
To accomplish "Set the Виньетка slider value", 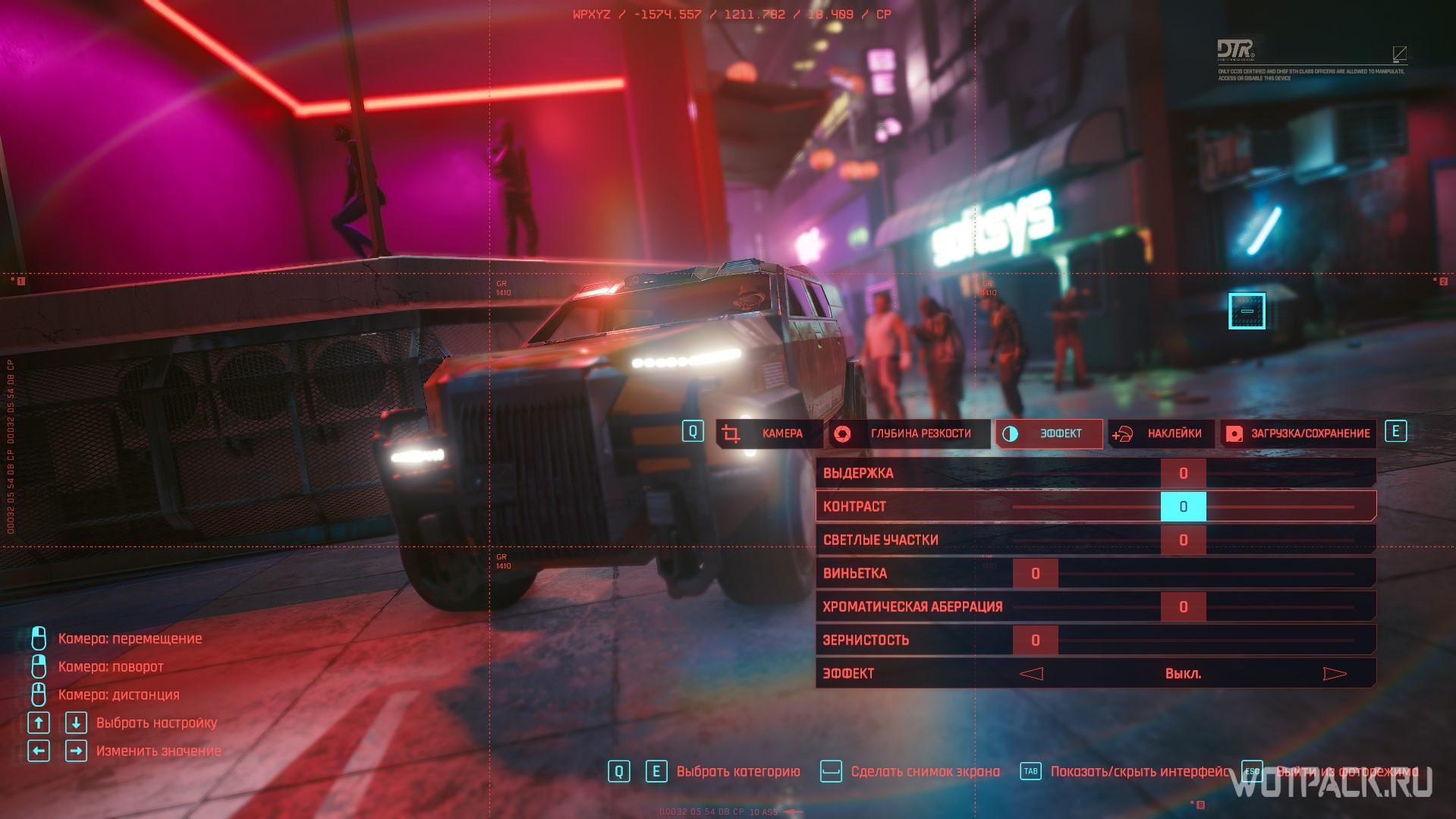I will tap(1035, 573).
